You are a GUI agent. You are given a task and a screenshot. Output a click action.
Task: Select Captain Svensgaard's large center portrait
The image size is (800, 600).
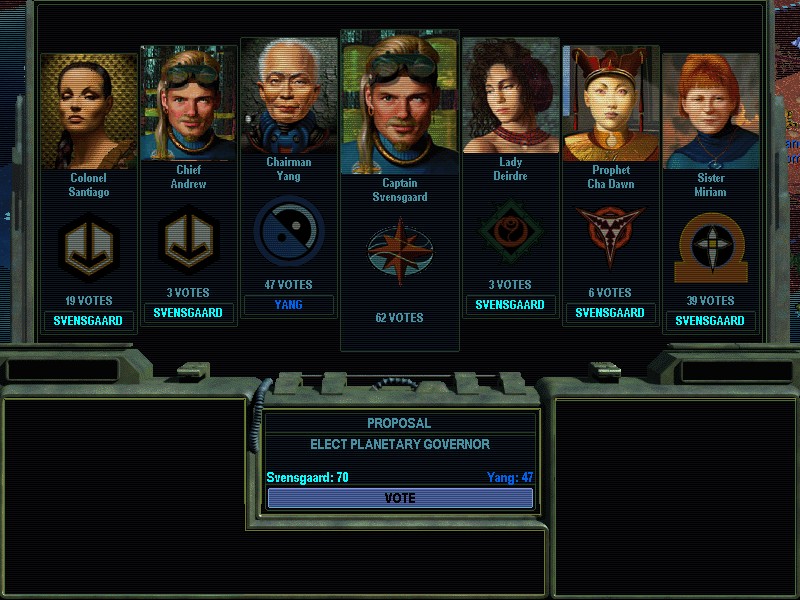400,103
